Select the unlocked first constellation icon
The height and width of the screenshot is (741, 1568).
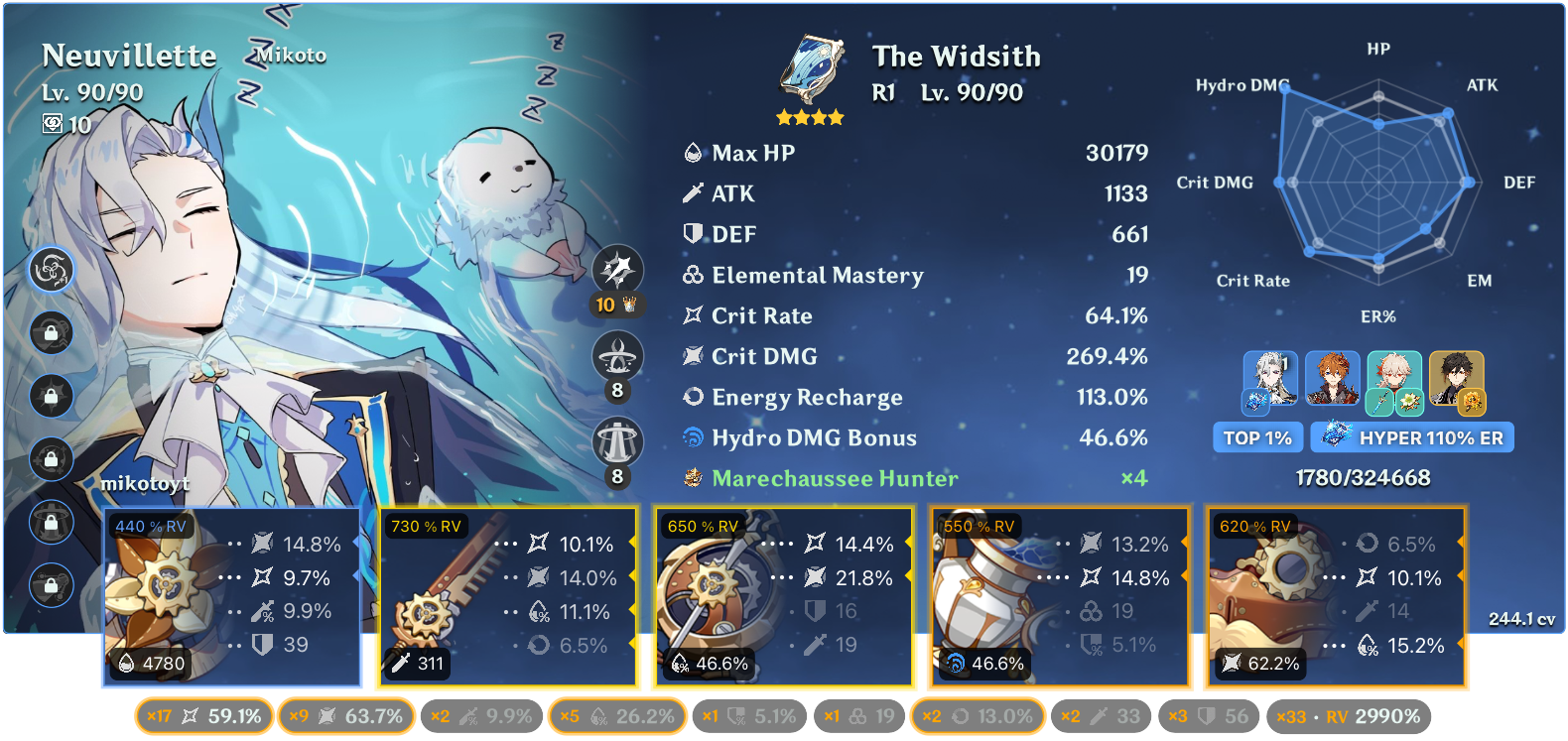point(52,270)
